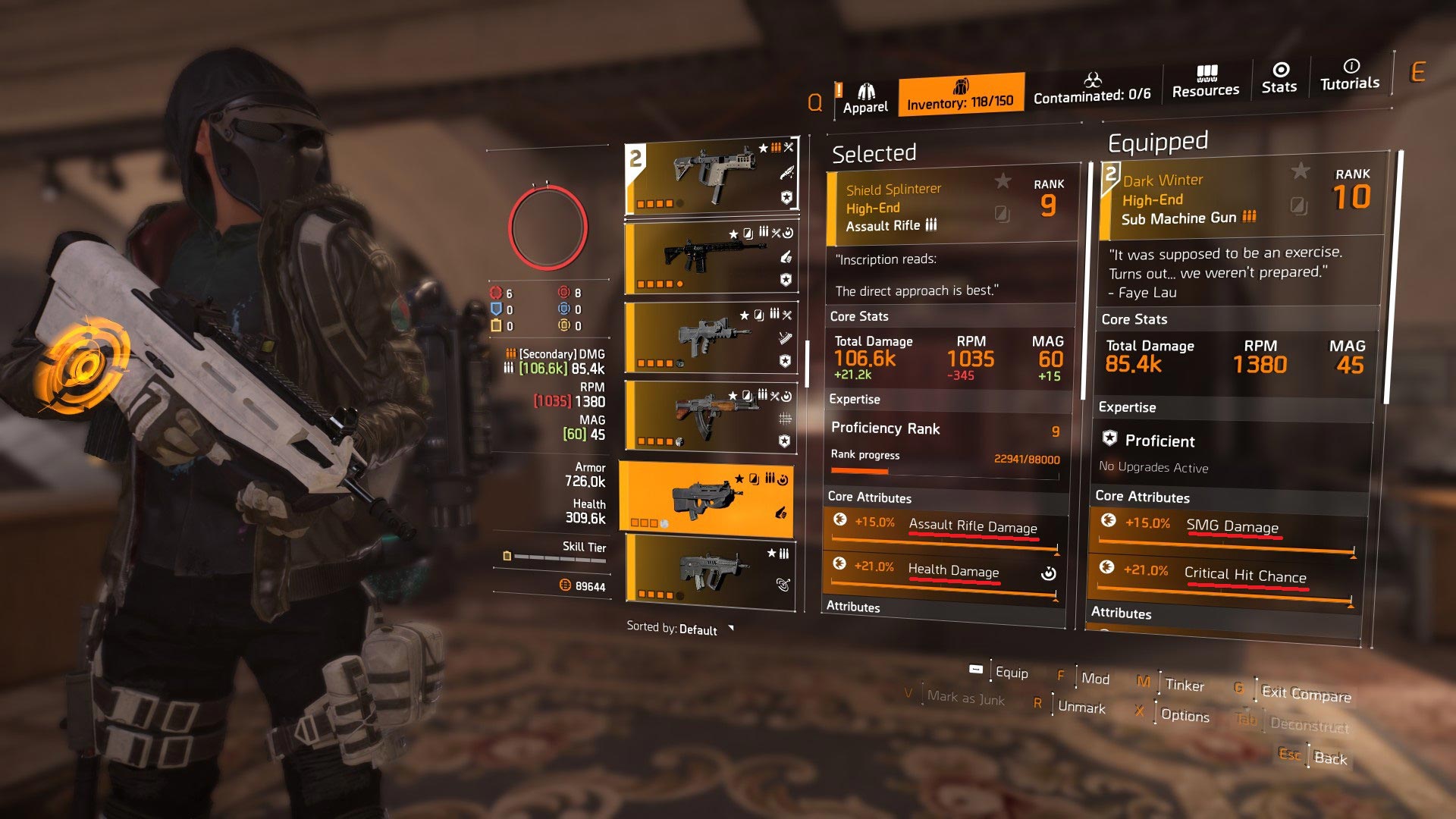Click the knife mod icon on the Kriss SMG
1456x819 pixels.
[x=789, y=171]
